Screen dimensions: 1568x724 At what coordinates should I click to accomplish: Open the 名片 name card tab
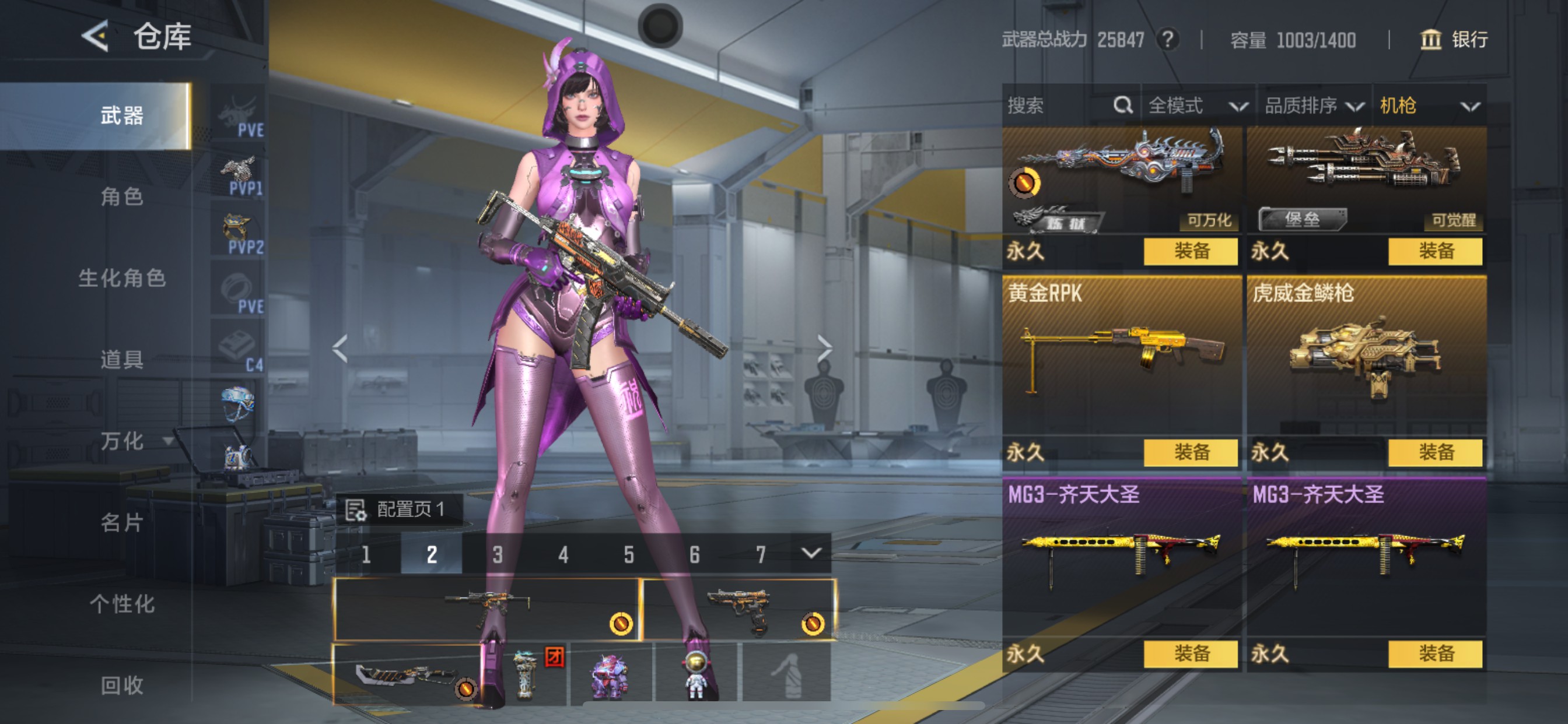[x=122, y=522]
